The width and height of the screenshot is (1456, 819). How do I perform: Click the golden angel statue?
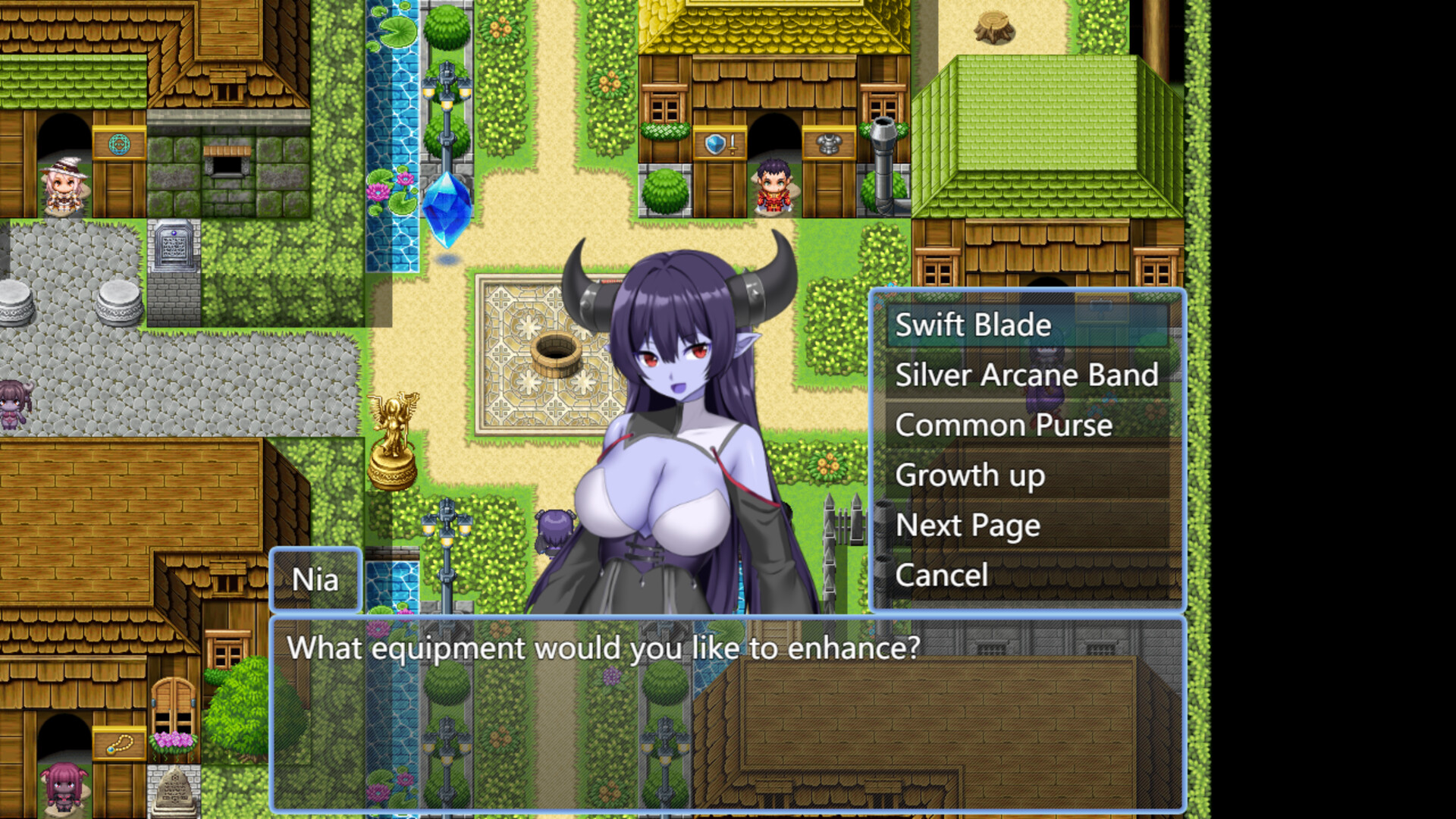(391, 440)
